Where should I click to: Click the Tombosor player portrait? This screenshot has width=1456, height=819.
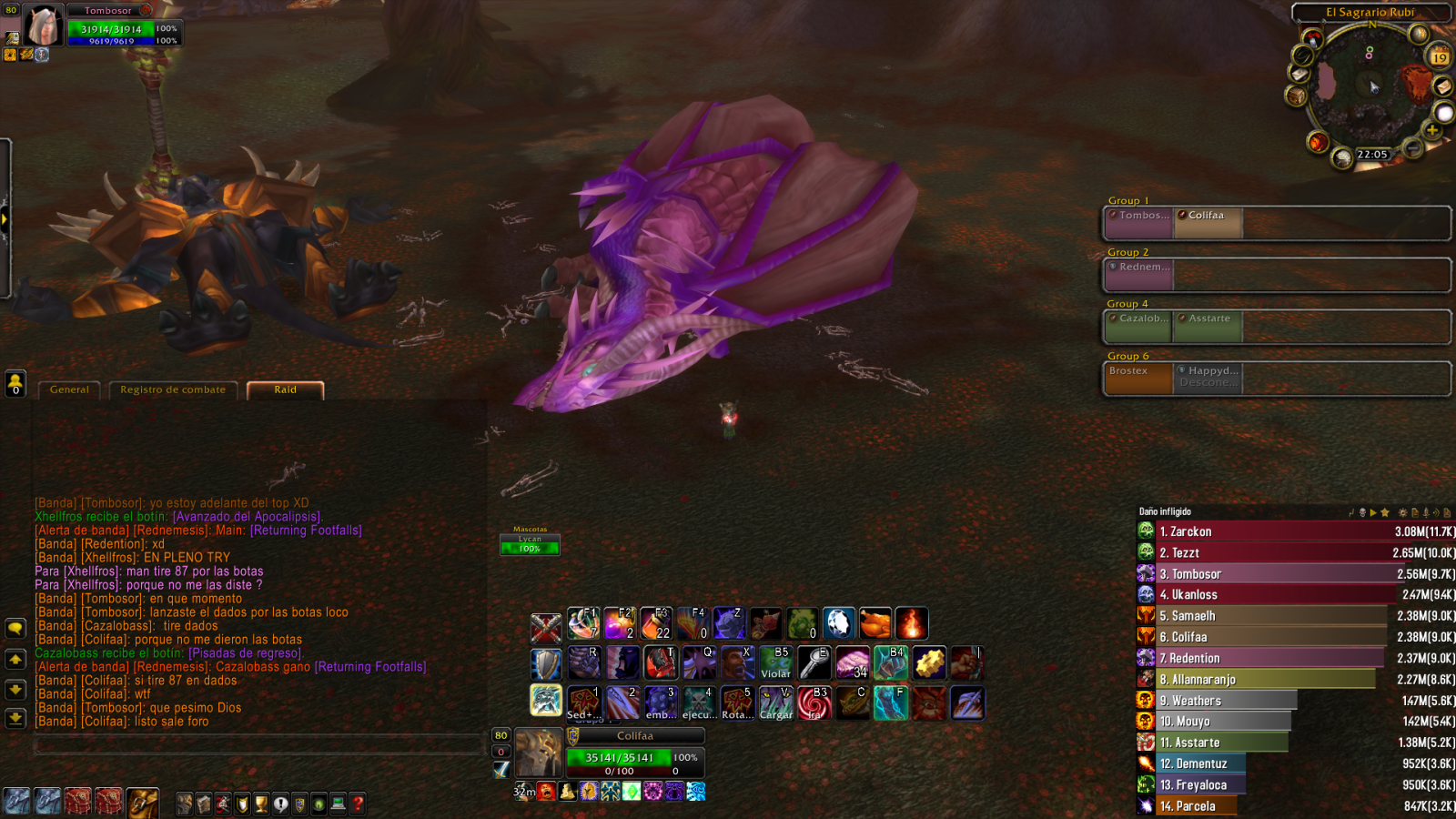tap(43, 25)
